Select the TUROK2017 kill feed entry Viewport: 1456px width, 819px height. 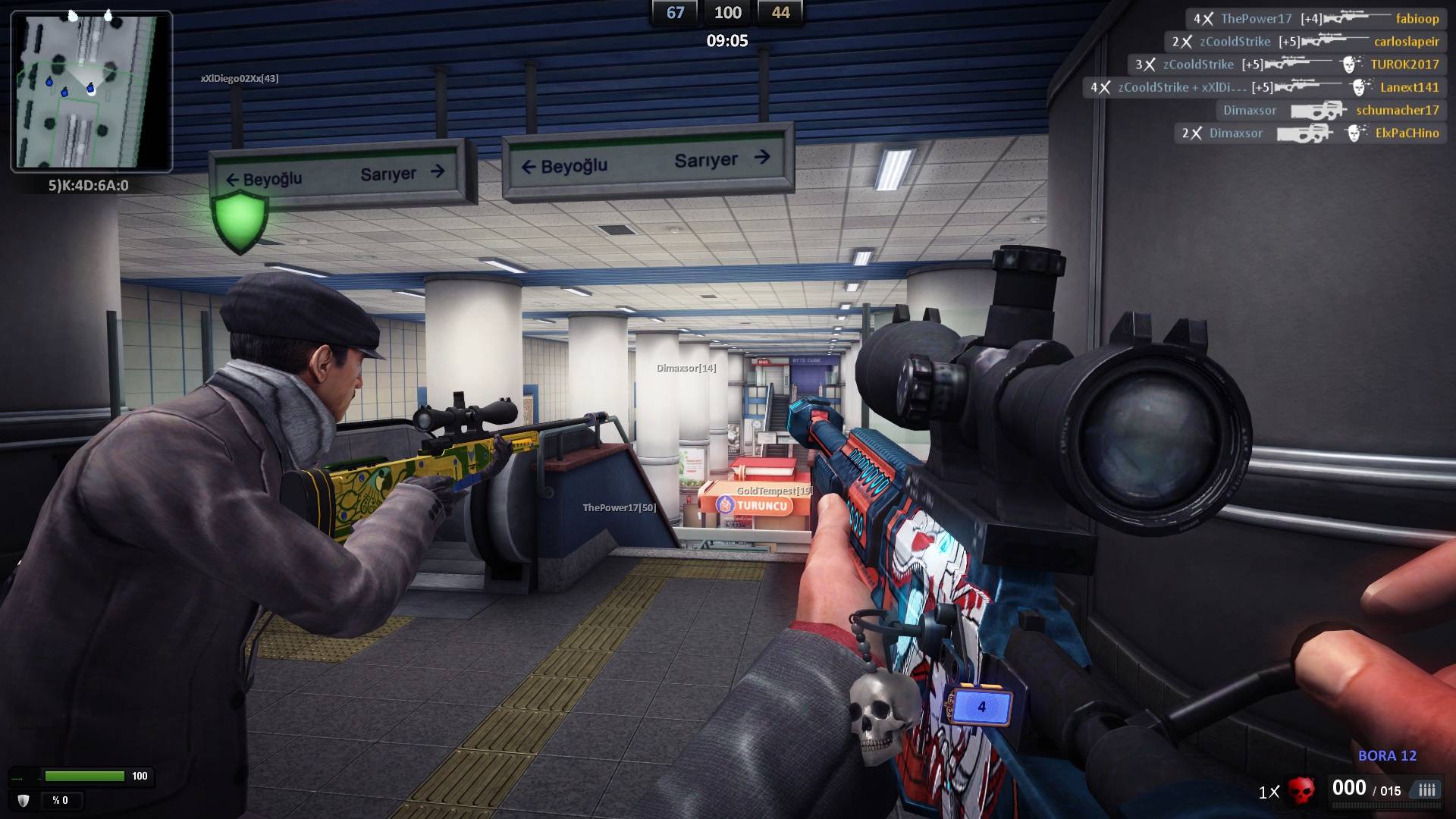[1286, 64]
